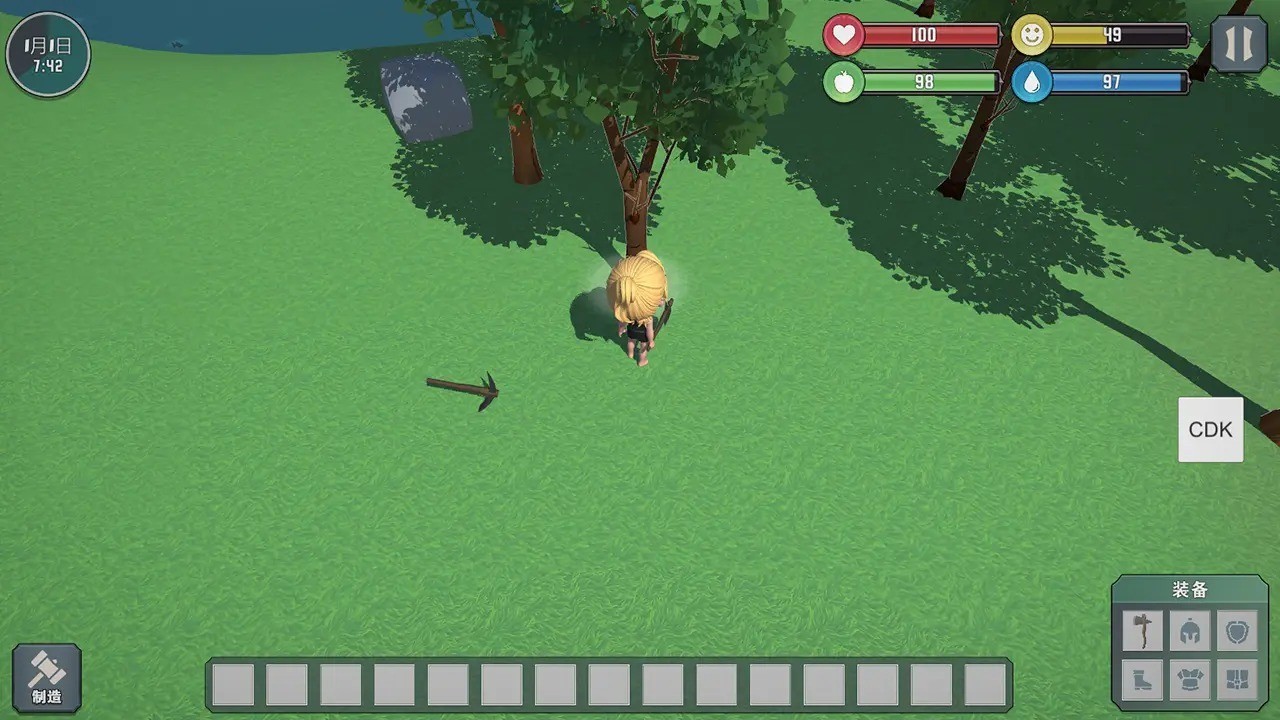Click the smiley face icon on the happiness bar
Viewport: 1280px width, 720px height.
pyautogui.click(x=1032, y=35)
